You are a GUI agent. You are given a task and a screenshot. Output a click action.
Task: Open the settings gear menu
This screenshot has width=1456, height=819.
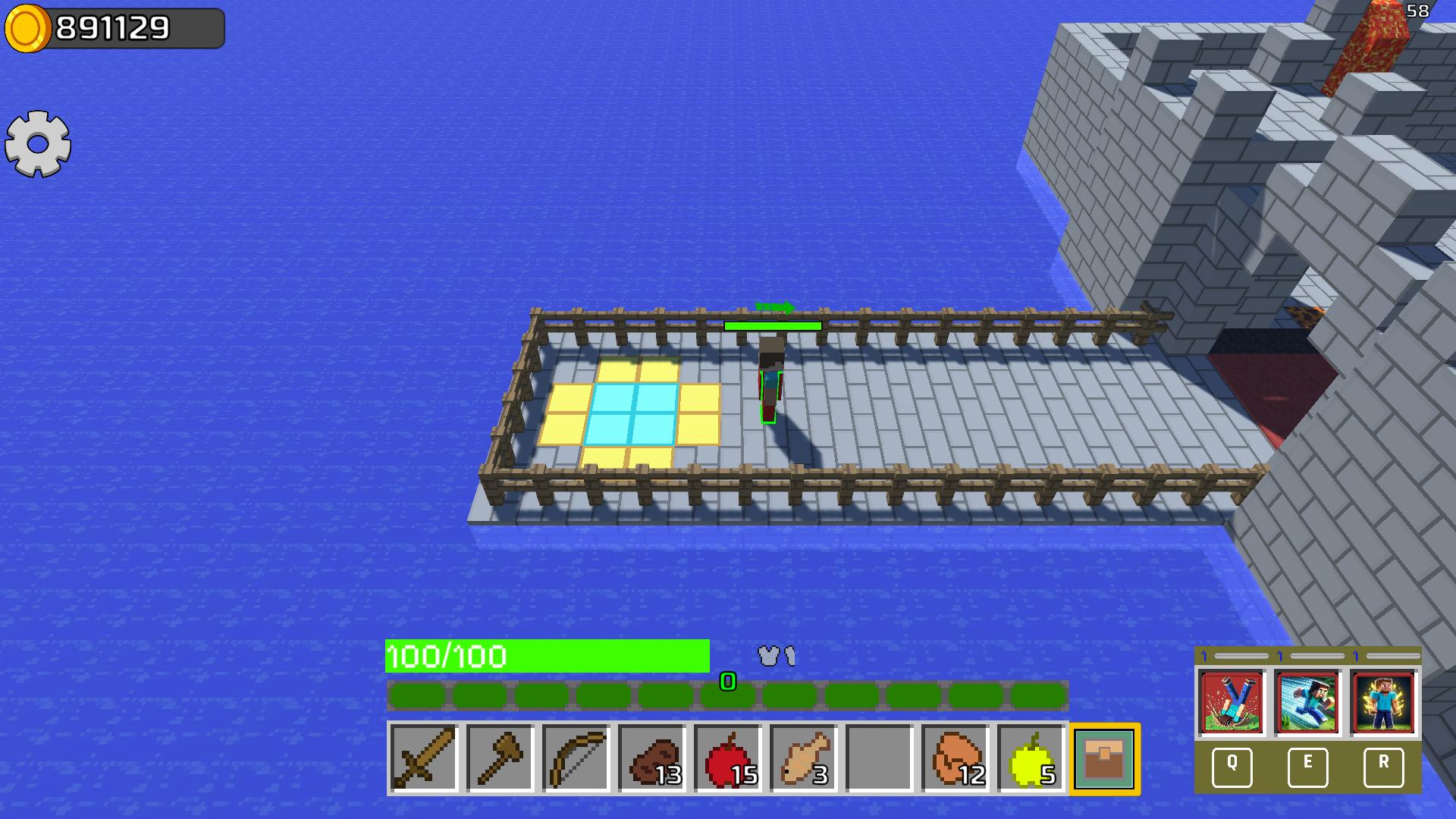[x=38, y=143]
